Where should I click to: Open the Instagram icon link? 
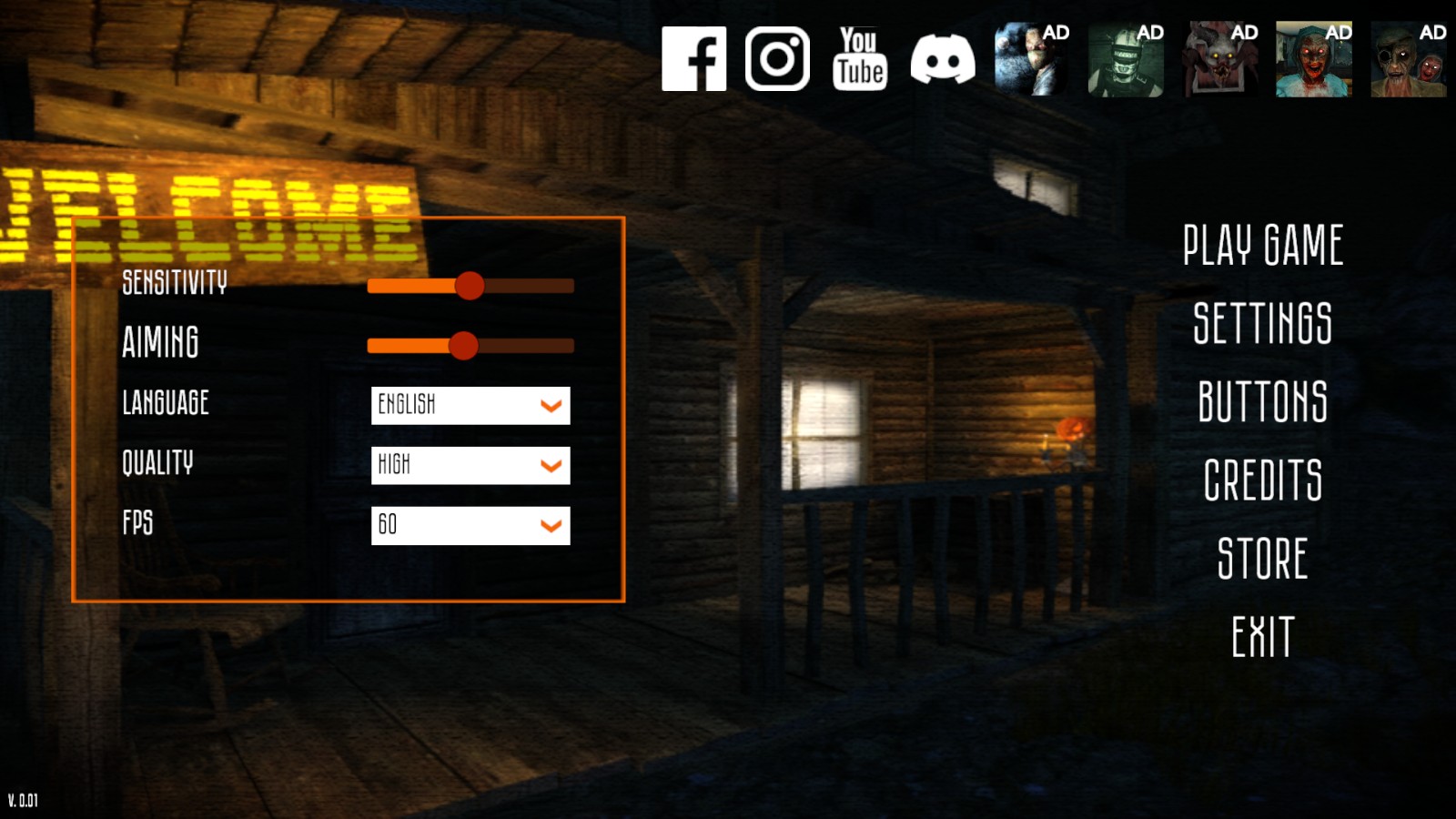[x=777, y=59]
